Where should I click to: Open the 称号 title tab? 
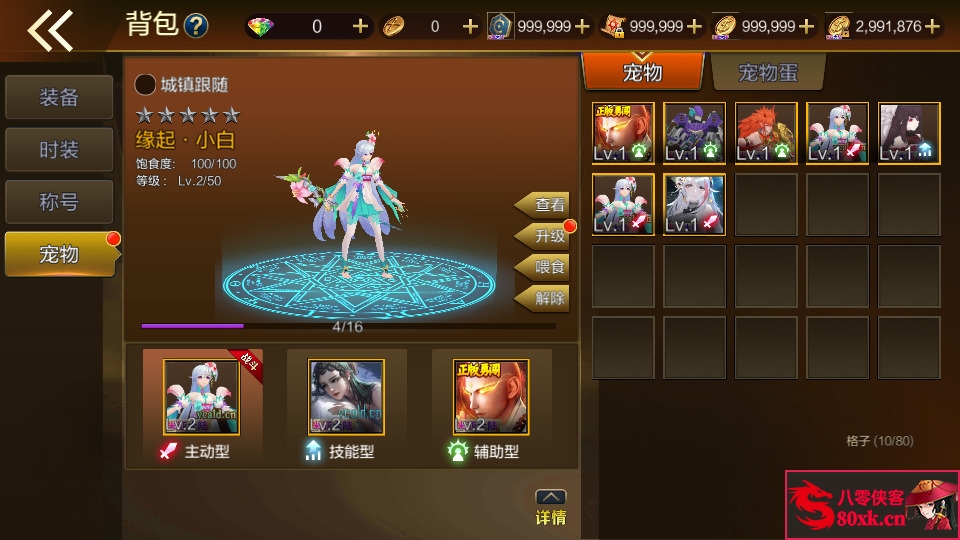(59, 202)
